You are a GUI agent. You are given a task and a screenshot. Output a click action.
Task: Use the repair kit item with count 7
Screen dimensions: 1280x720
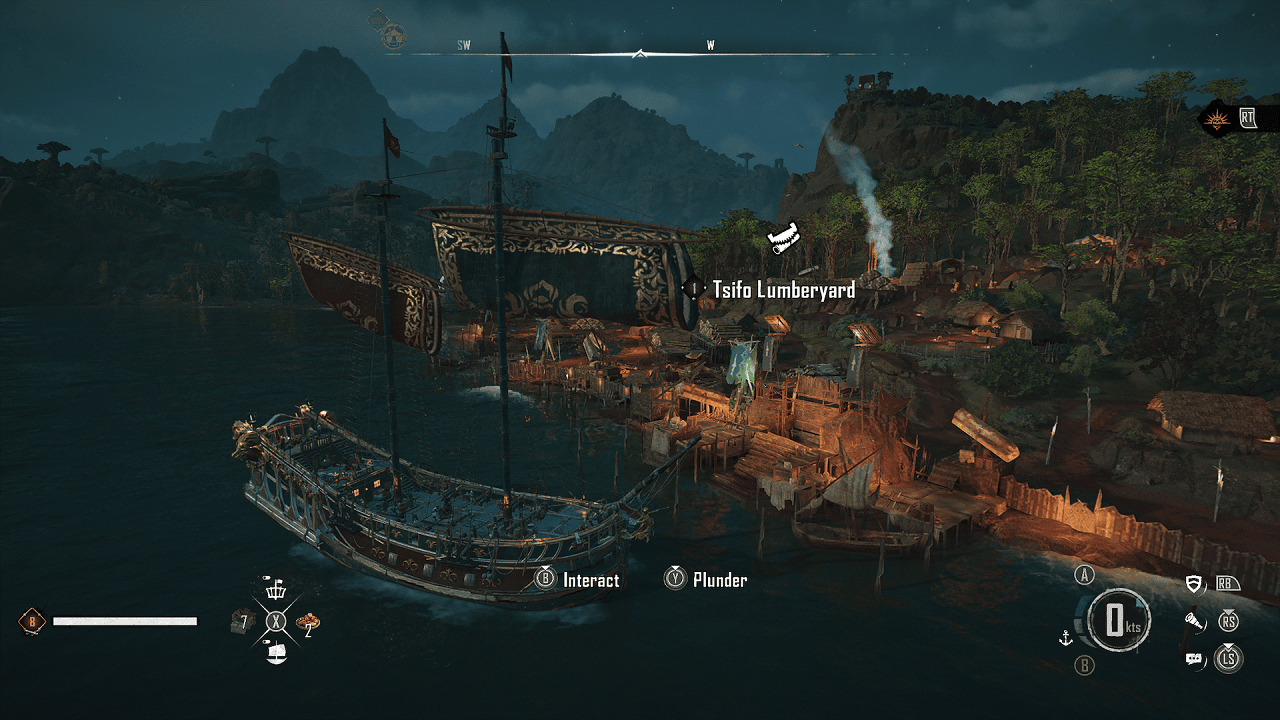pyautogui.click(x=242, y=621)
